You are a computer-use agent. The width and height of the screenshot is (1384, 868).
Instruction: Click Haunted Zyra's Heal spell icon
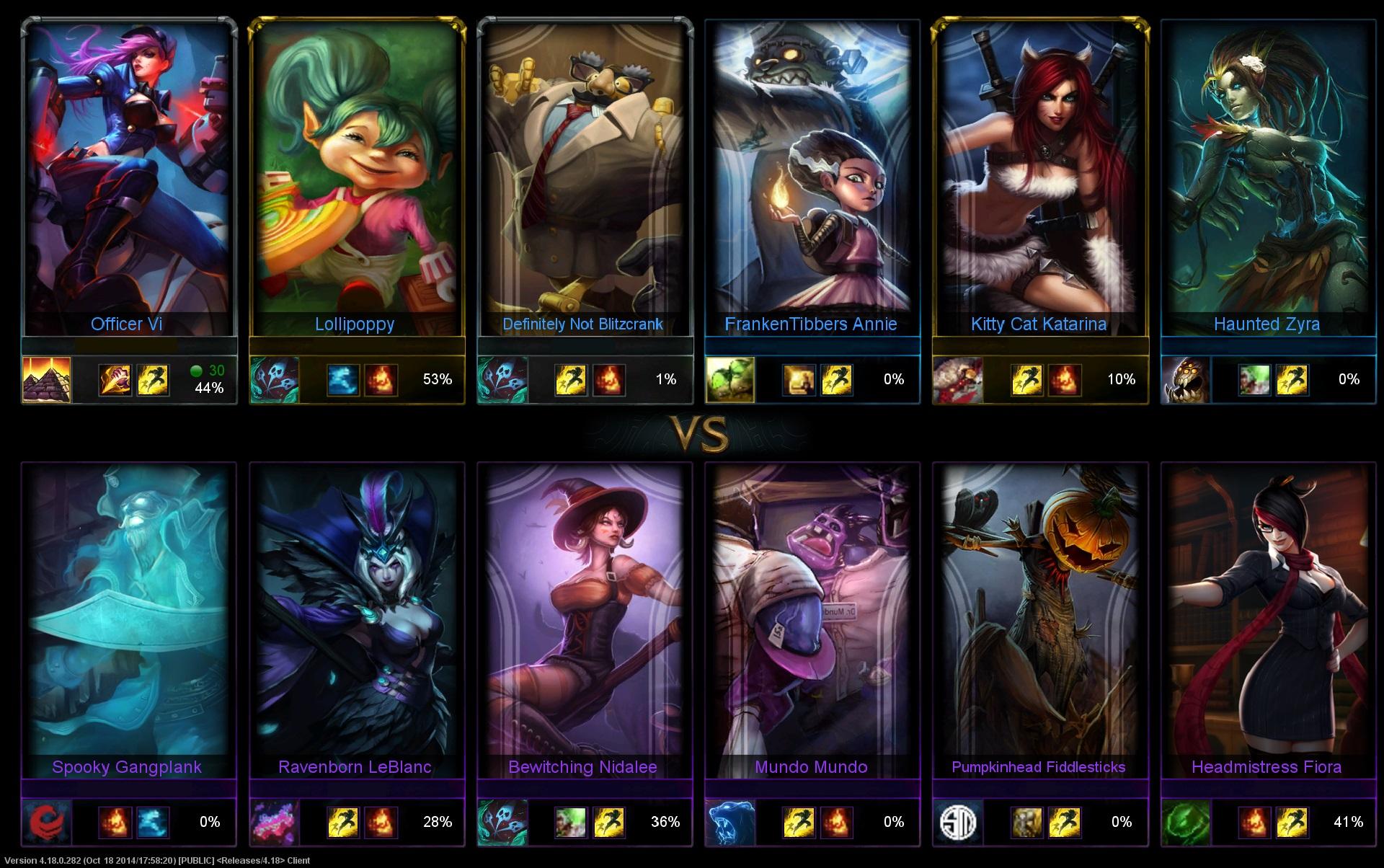(x=1256, y=380)
